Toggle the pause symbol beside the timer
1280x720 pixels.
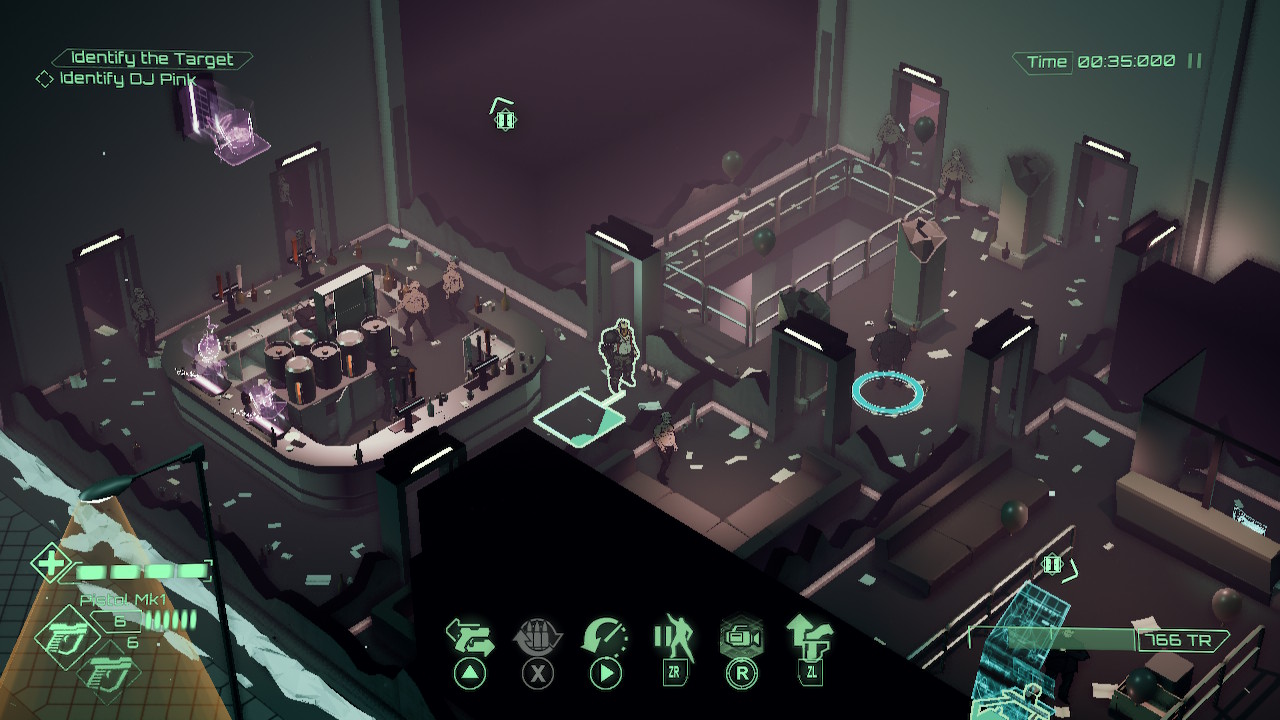pos(1194,61)
